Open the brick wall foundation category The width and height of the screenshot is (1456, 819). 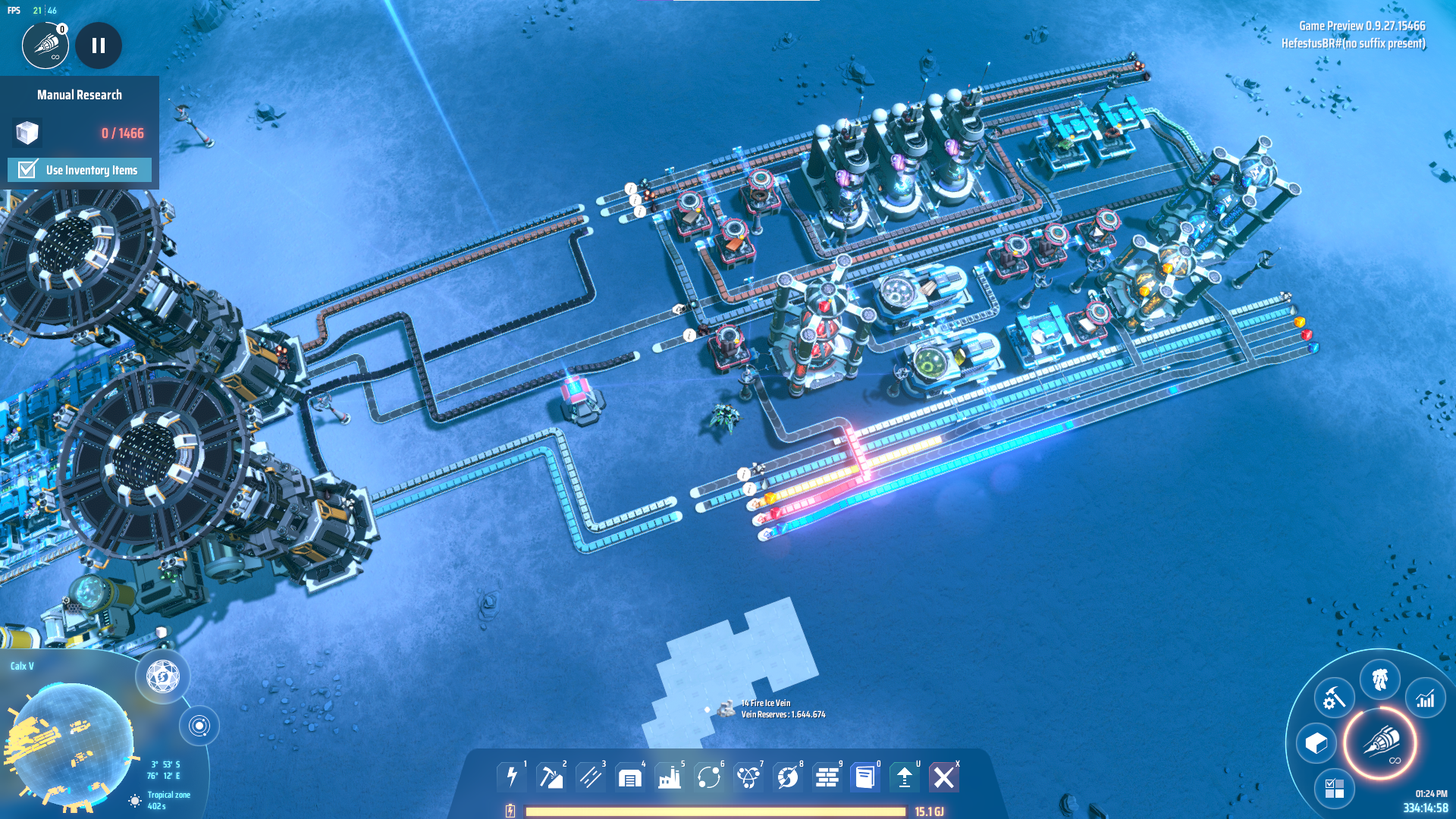[x=827, y=777]
